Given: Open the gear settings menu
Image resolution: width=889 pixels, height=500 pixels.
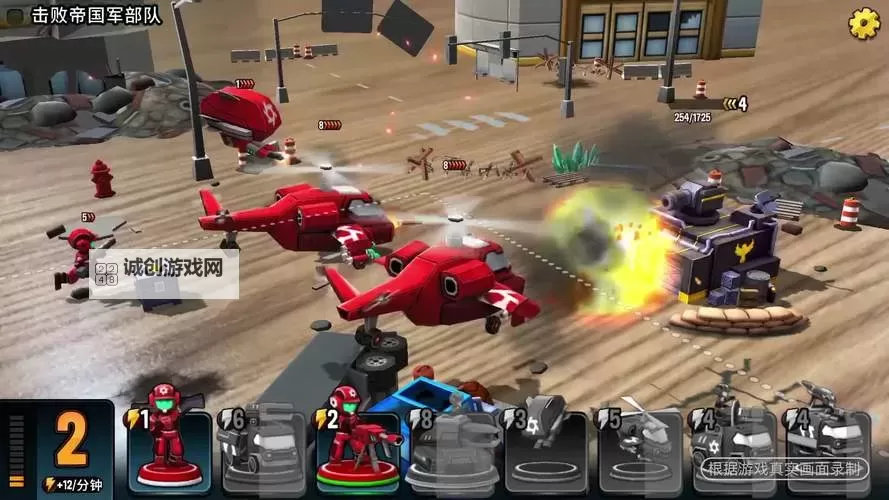Looking at the screenshot, I should pyautogui.click(x=864, y=22).
